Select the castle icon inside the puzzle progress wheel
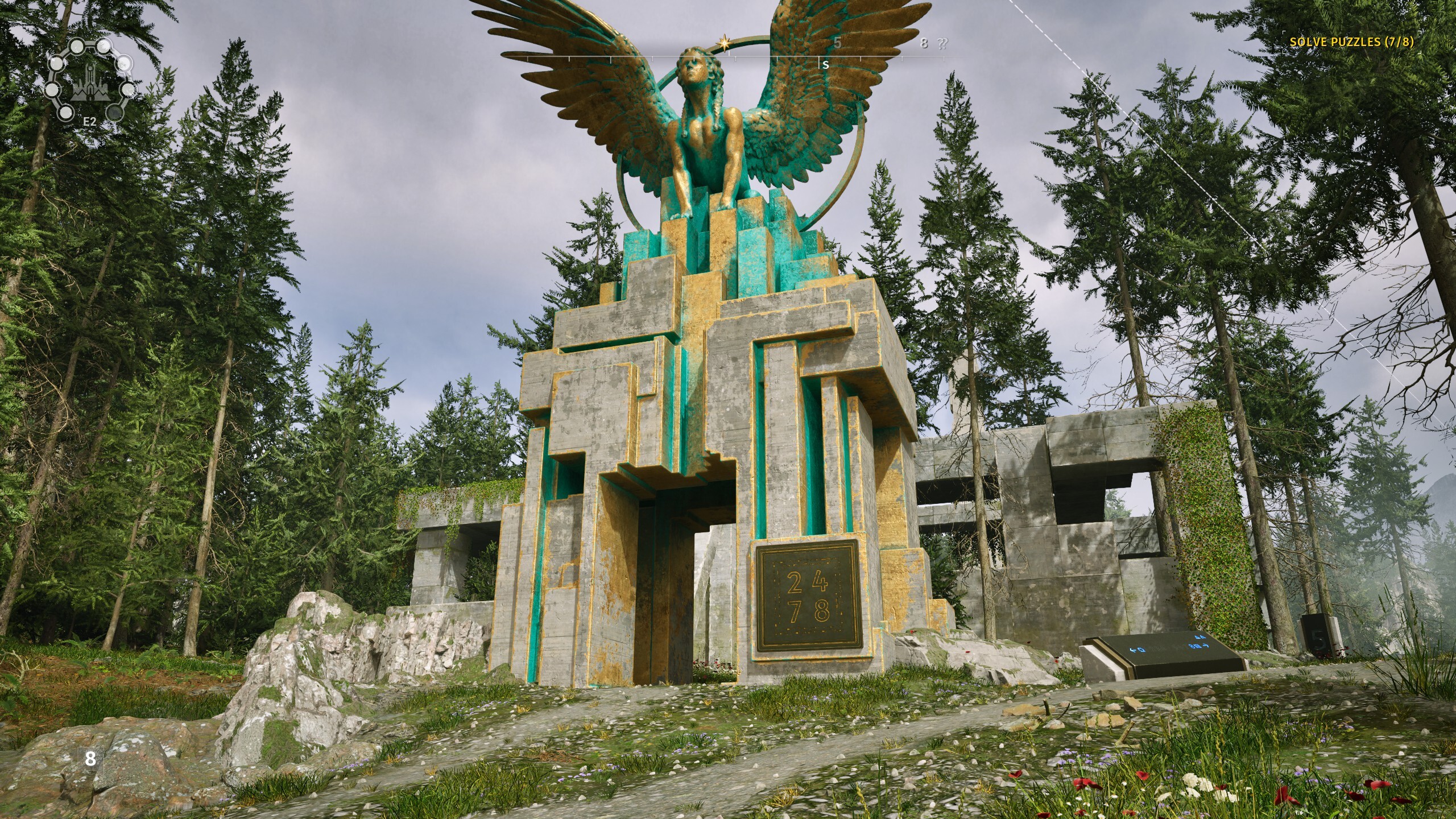 [90, 84]
